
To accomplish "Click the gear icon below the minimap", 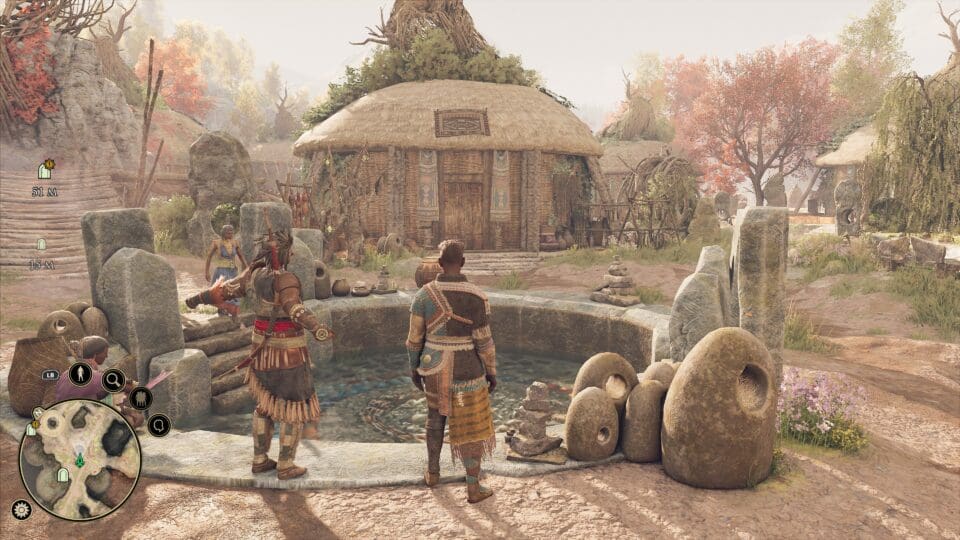I will coord(21,509).
